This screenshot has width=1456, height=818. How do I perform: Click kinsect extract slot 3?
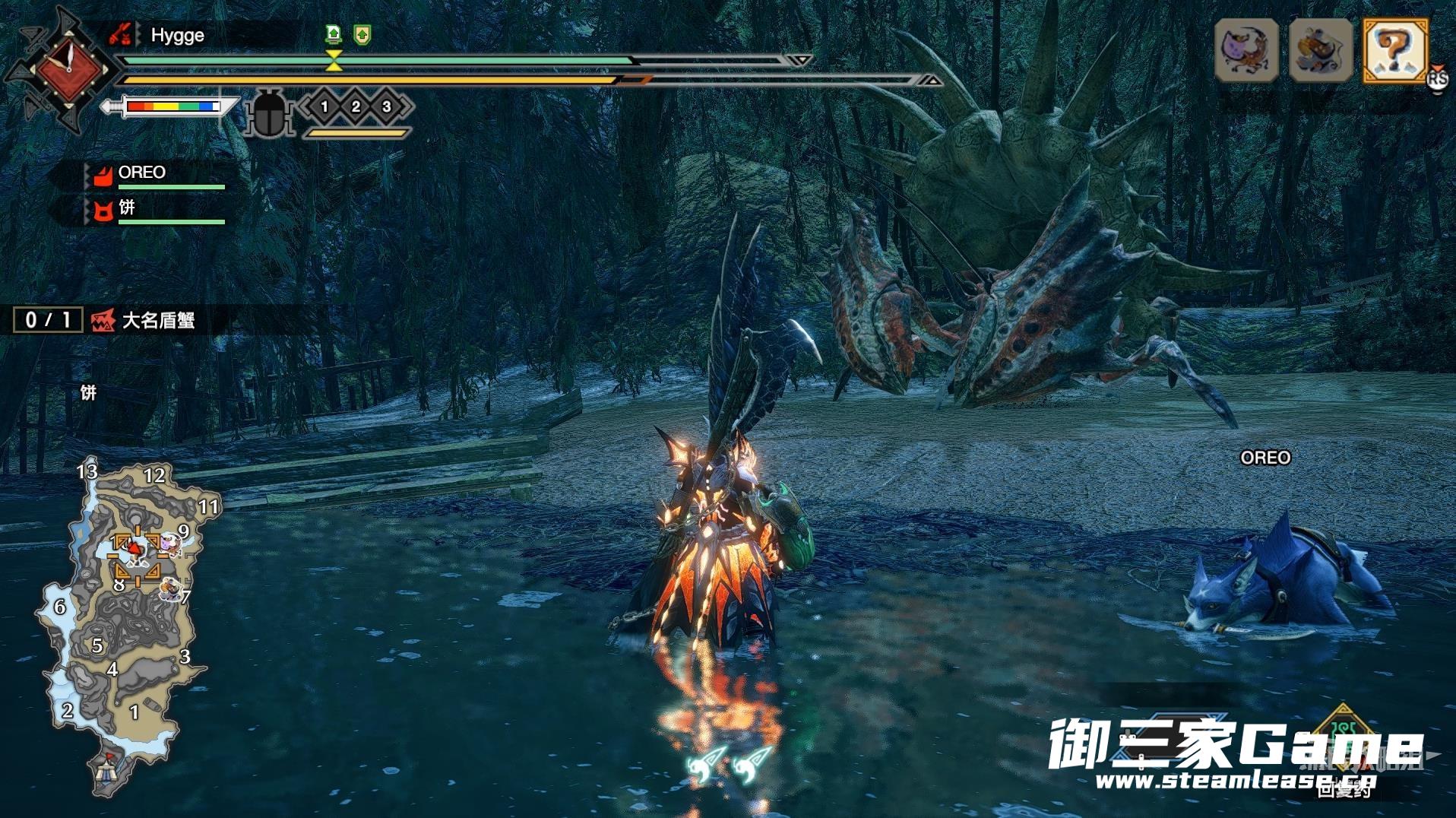(387, 106)
